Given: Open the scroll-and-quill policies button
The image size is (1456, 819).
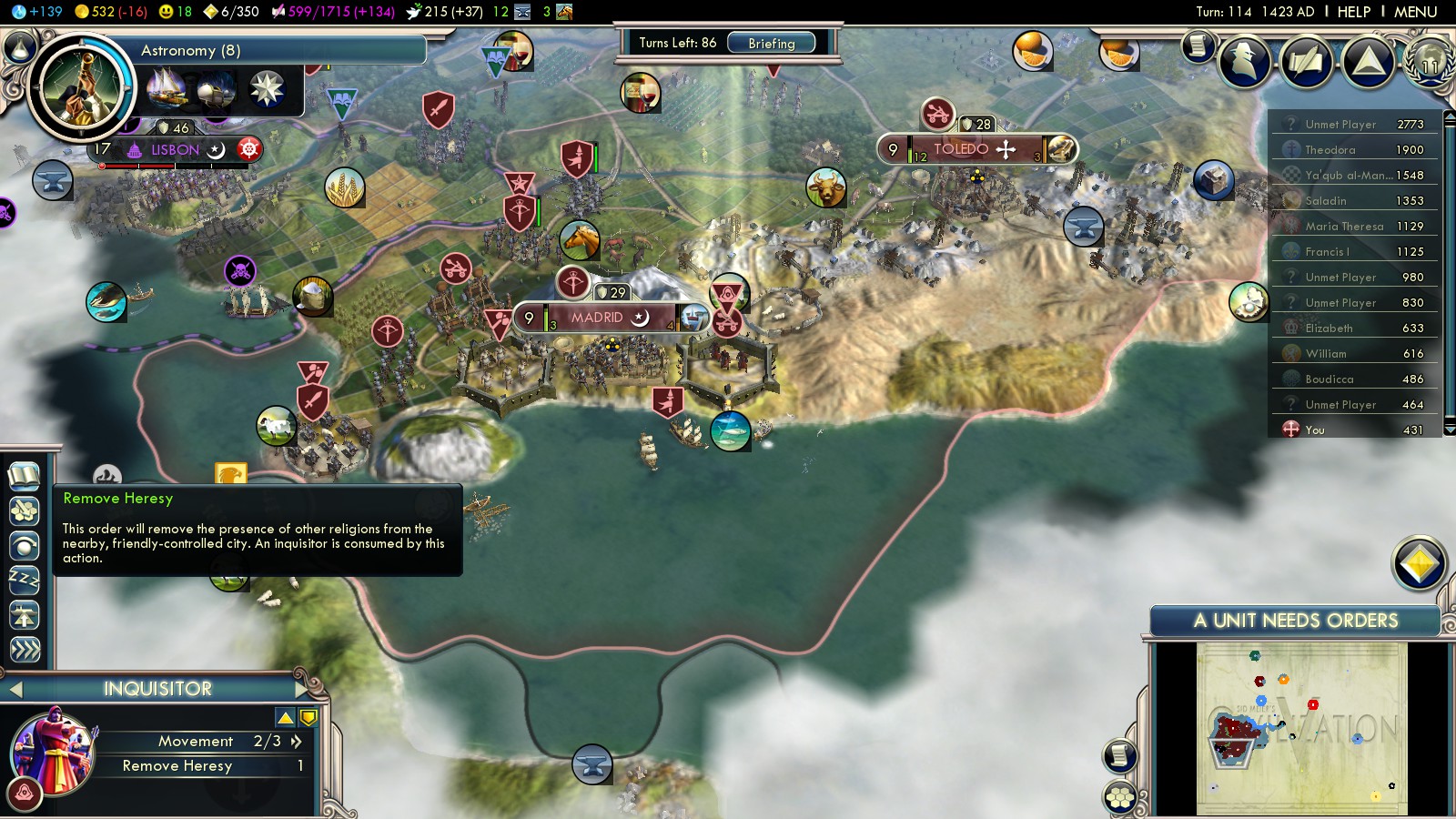Looking at the screenshot, I should click(x=1306, y=61).
